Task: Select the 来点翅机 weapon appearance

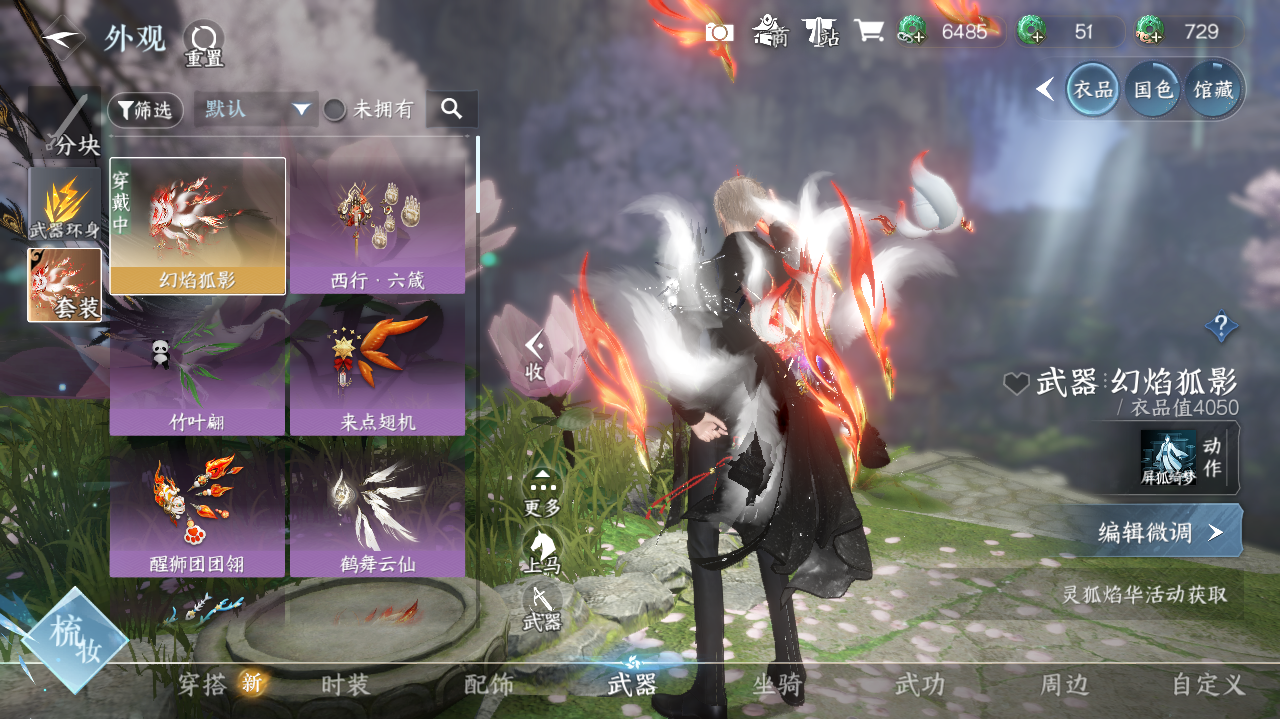Action: pyautogui.click(x=377, y=368)
